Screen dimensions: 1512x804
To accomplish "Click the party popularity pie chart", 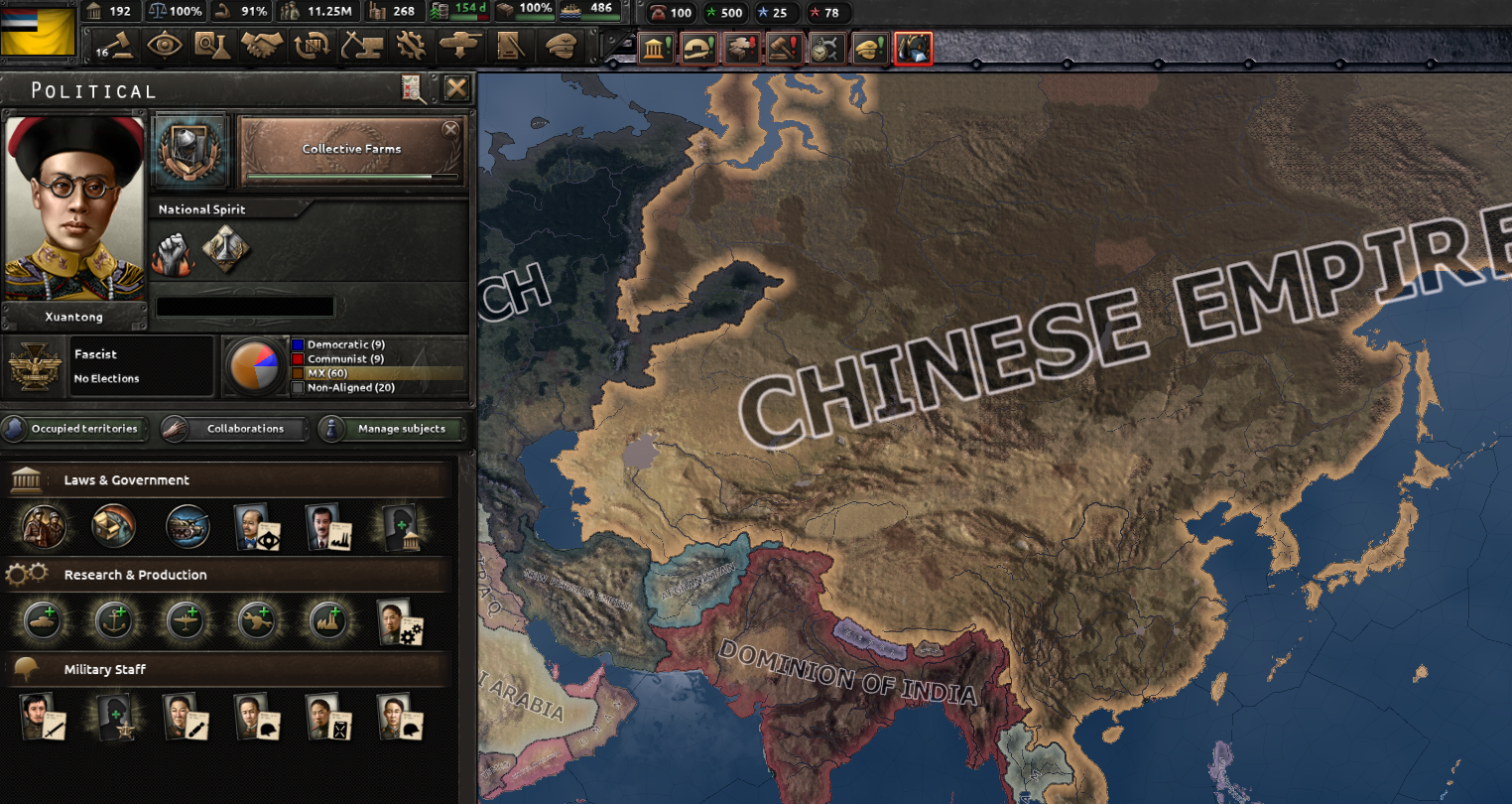I will 256,365.
